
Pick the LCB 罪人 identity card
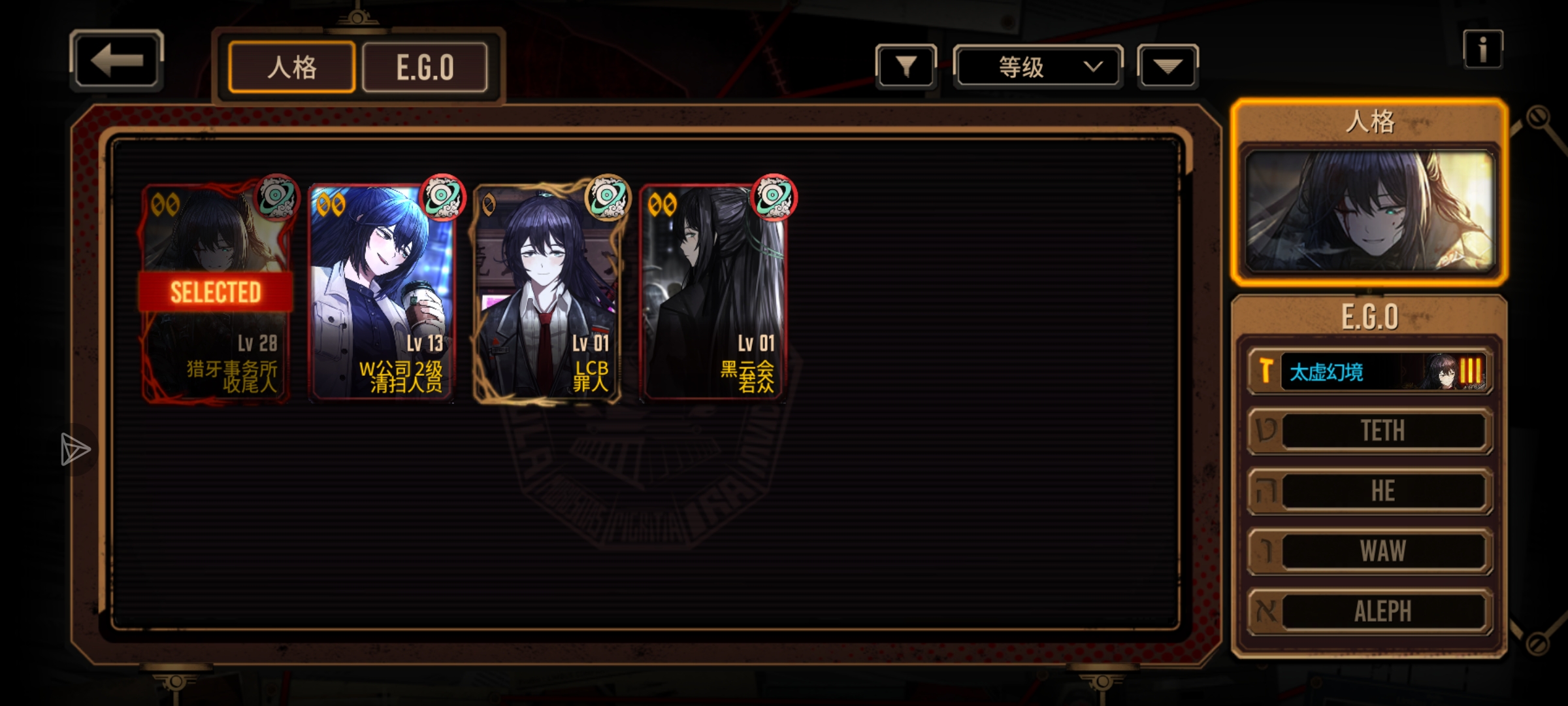547,293
